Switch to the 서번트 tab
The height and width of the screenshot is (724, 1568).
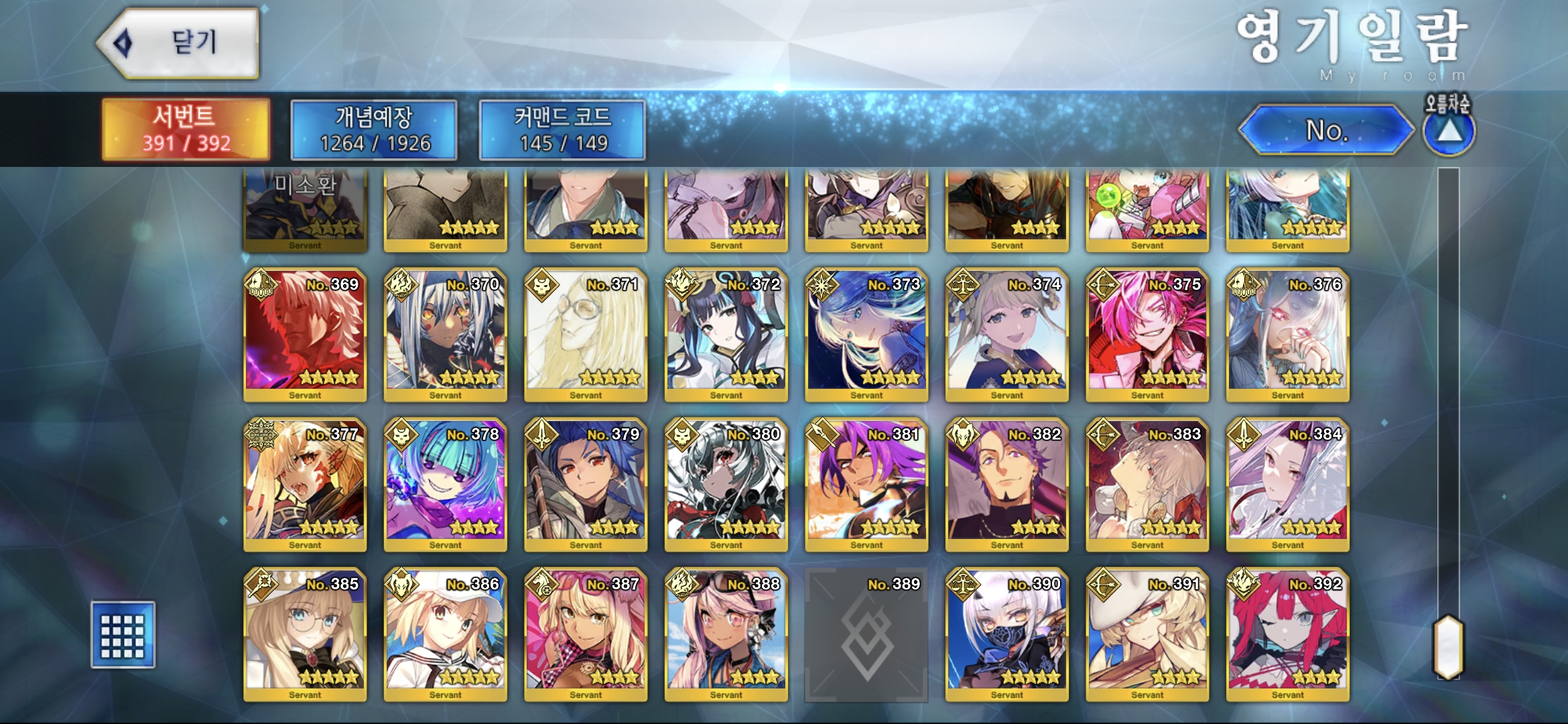(x=186, y=129)
